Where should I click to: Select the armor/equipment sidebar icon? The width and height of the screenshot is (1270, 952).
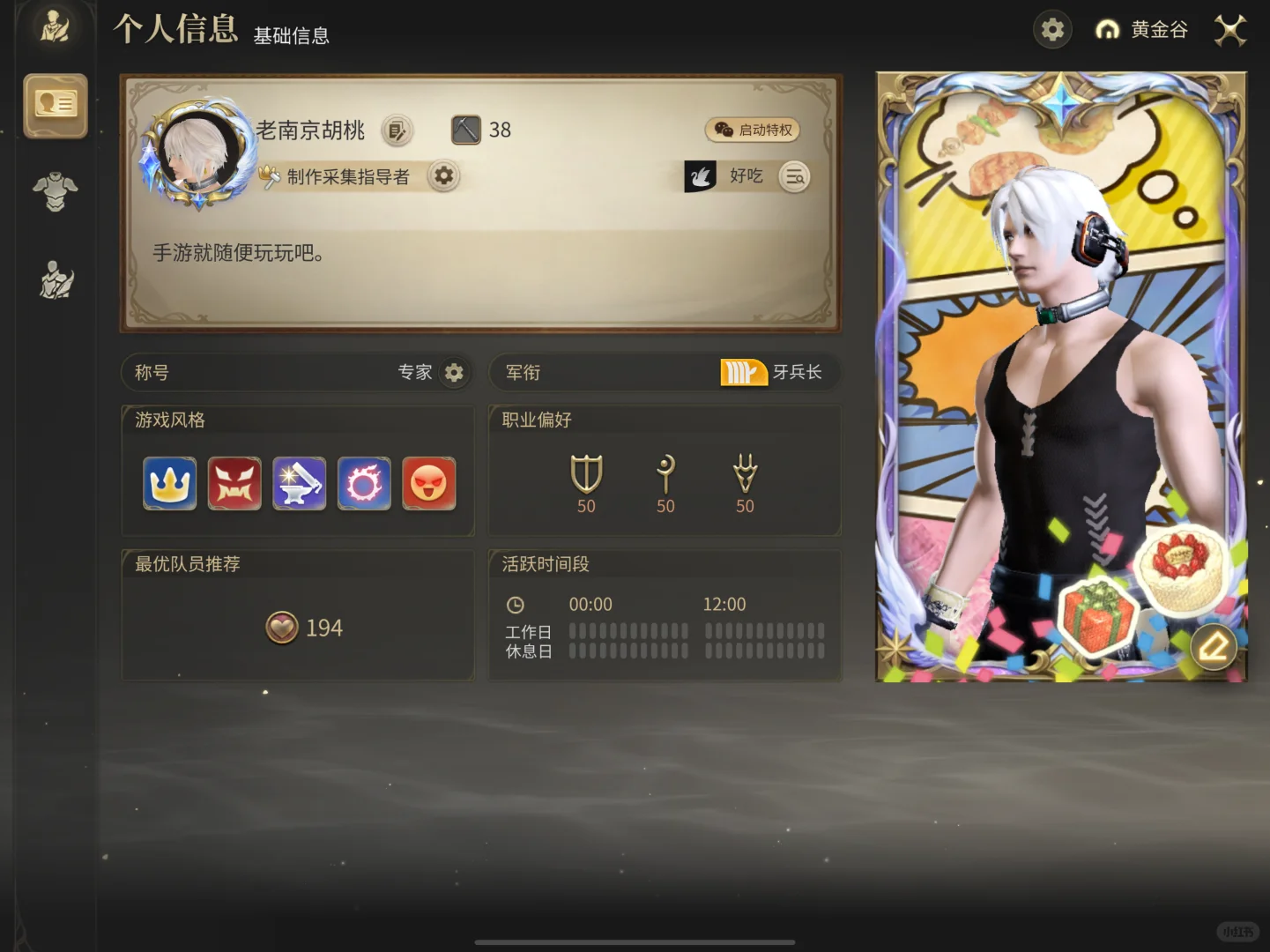point(56,192)
